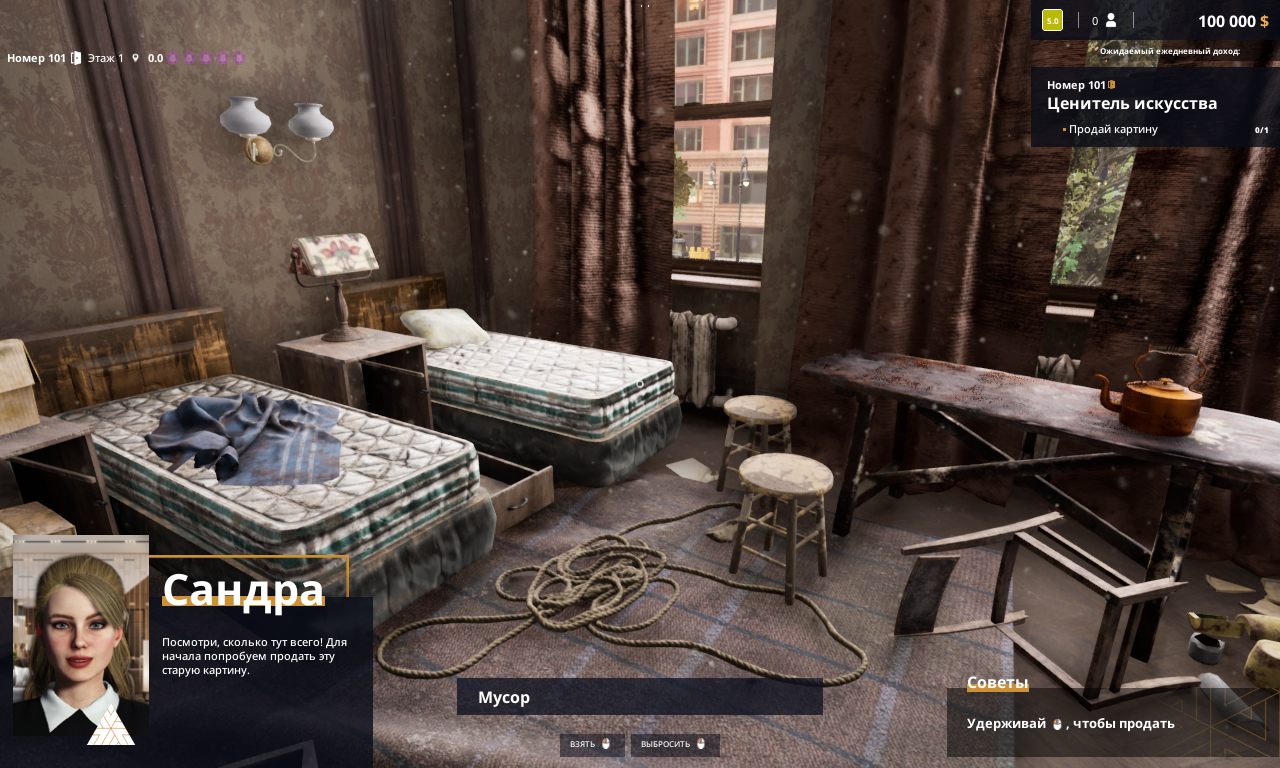Select the Ценитель искусства quest tracker
This screenshot has width=1280, height=768.
[x=1132, y=103]
